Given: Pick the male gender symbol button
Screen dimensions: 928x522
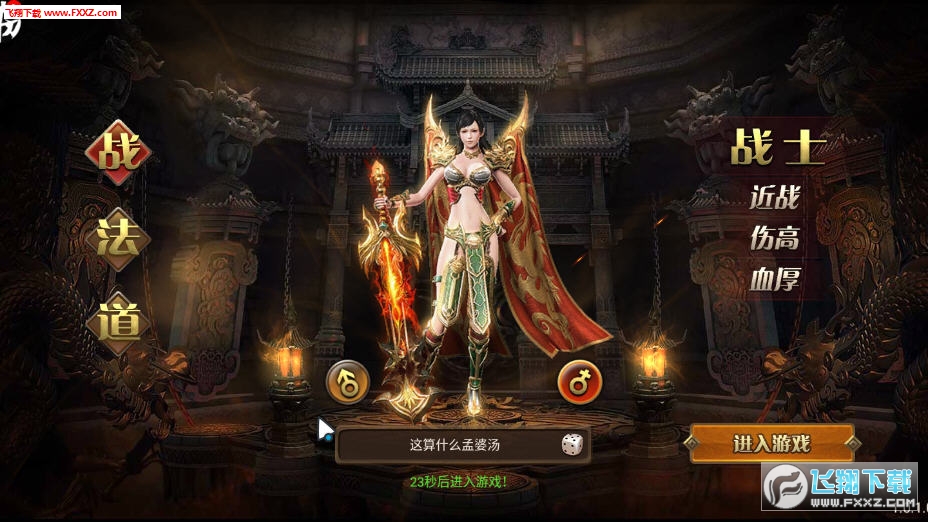Looking at the screenshot, I should click(x=348, y=380).
